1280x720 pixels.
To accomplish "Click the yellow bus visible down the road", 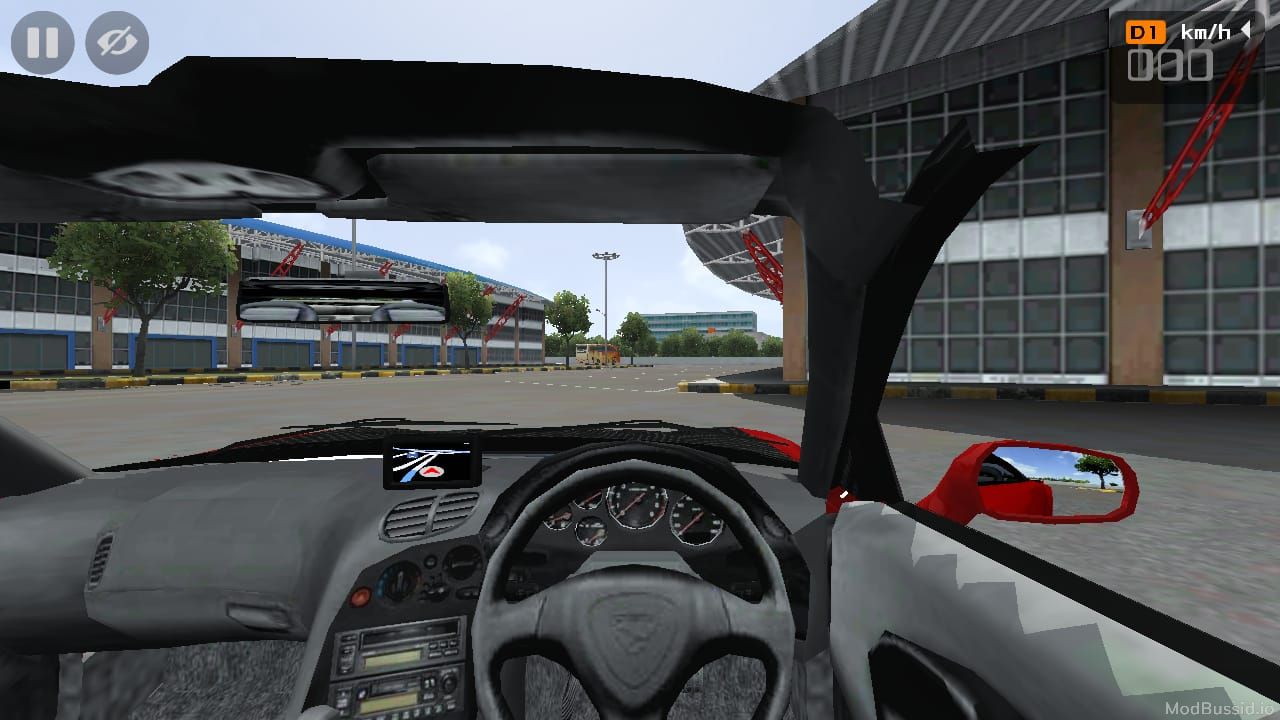I will coord(597,352).
